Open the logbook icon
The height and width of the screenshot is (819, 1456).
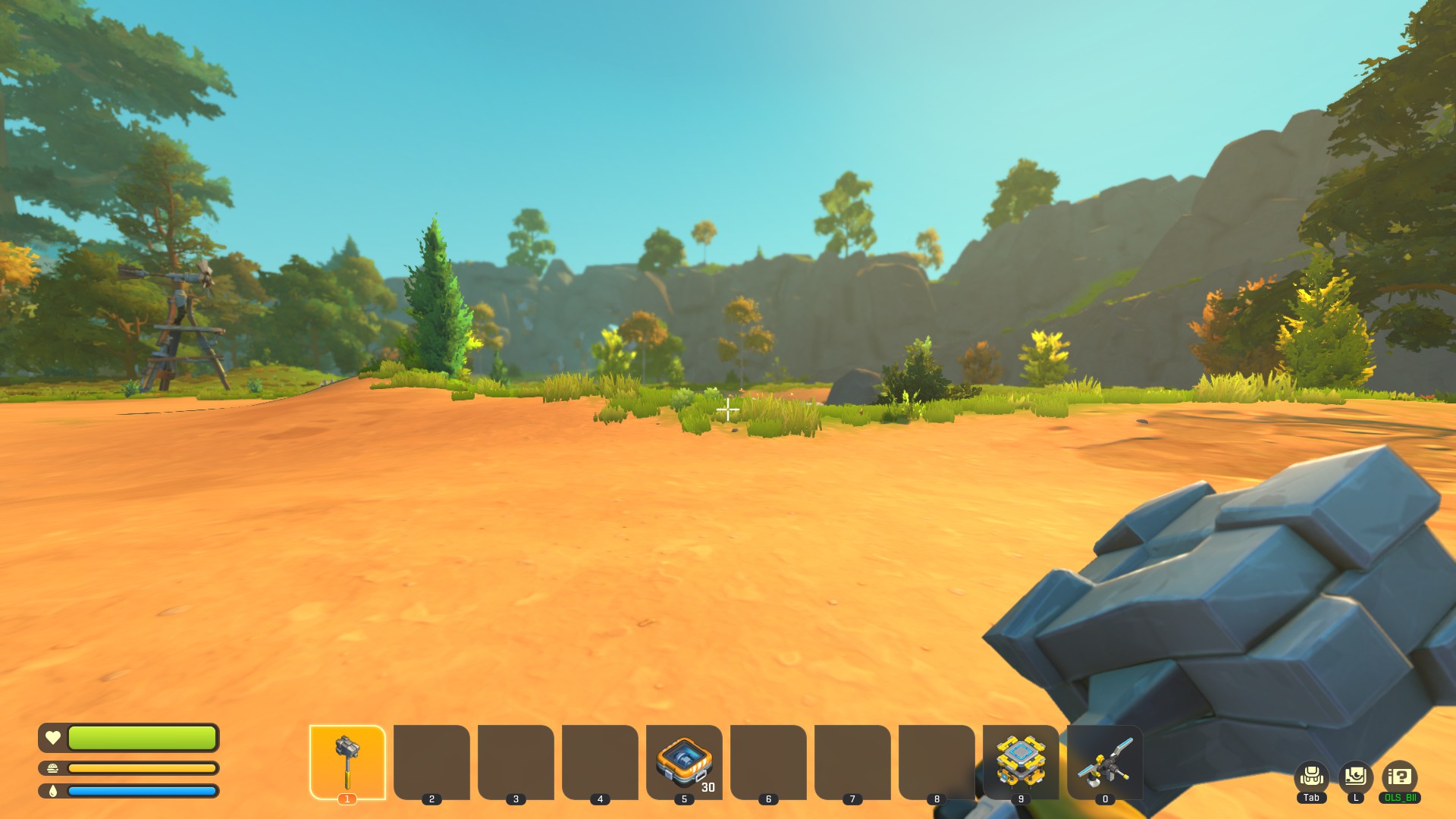(1355, 777)
